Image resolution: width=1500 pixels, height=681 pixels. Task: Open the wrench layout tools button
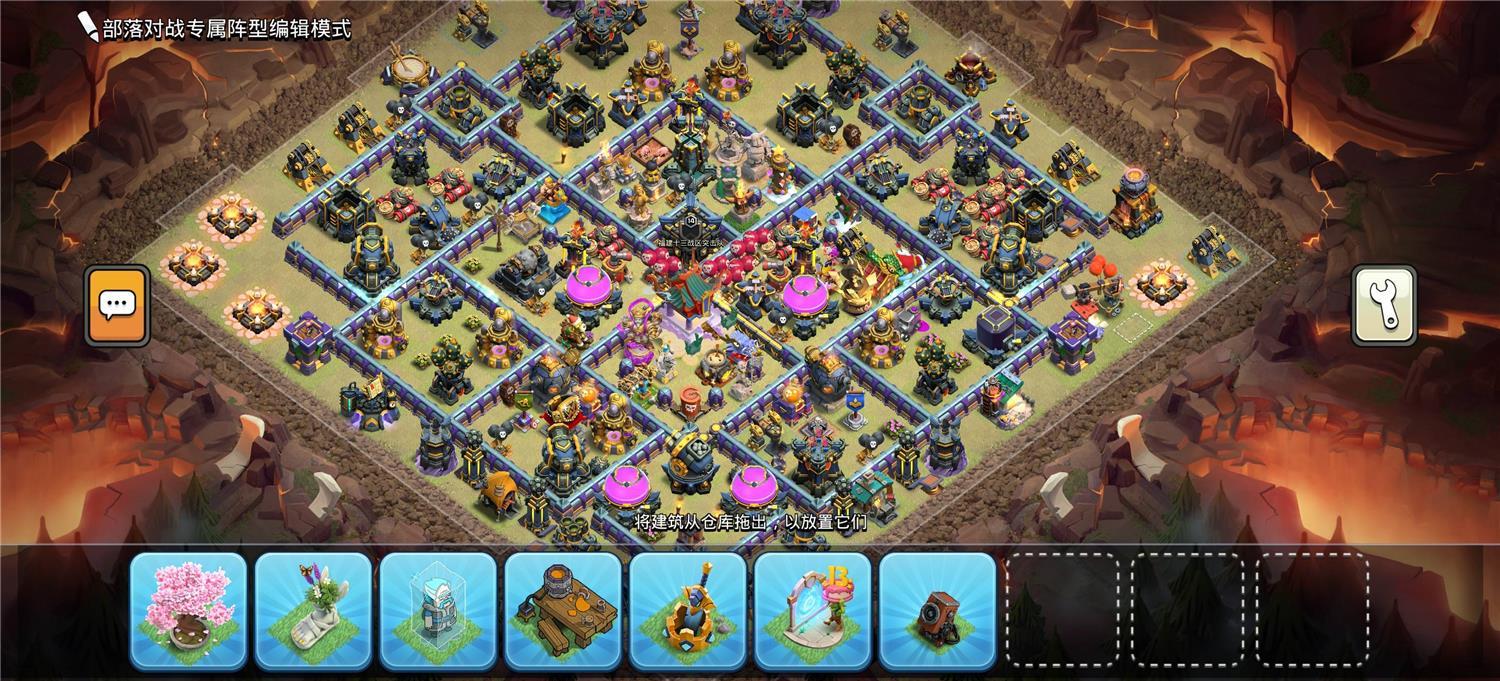1384,305
